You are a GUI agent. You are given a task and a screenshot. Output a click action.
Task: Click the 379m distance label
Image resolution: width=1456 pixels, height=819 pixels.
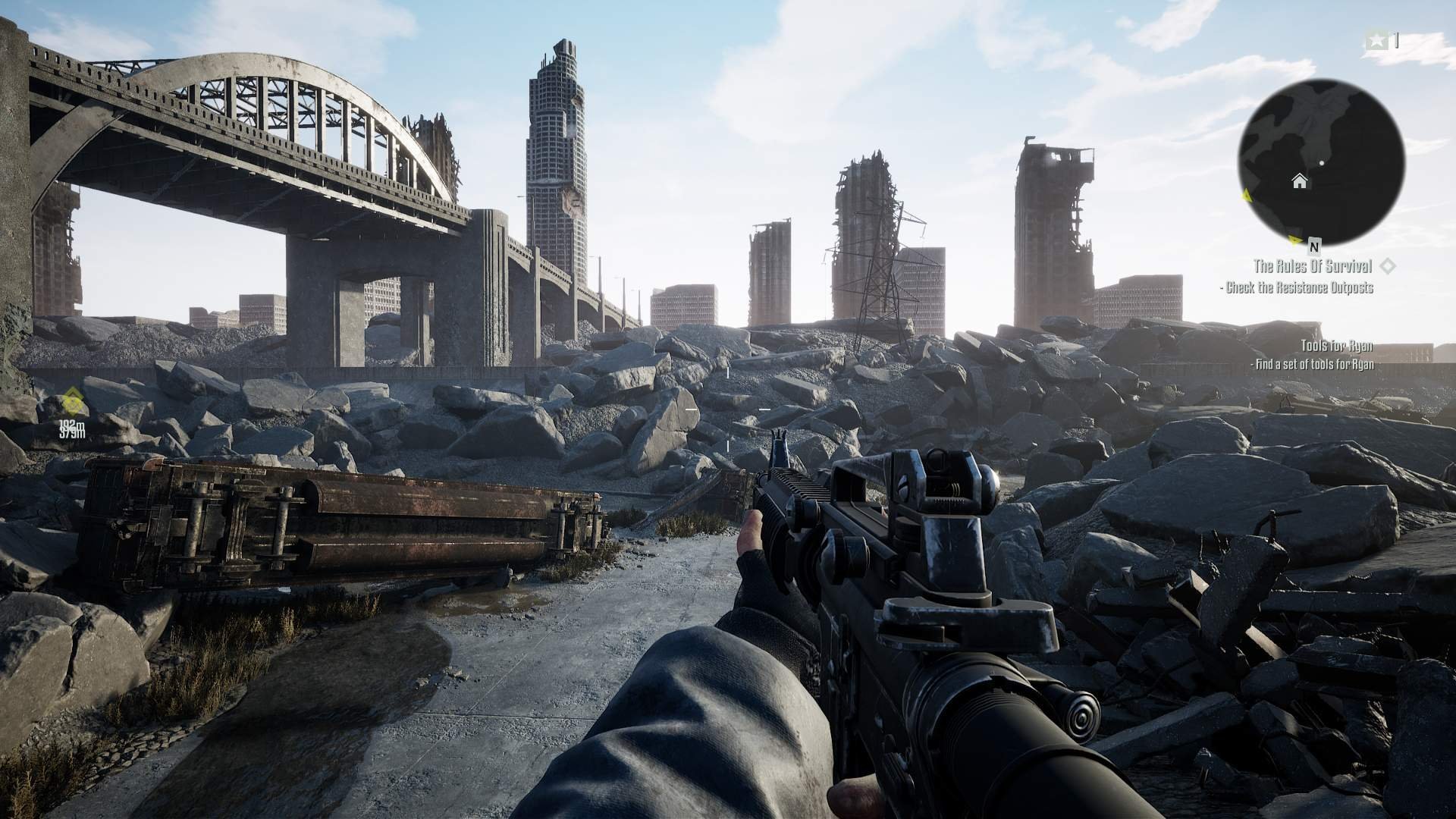[73, 434]
